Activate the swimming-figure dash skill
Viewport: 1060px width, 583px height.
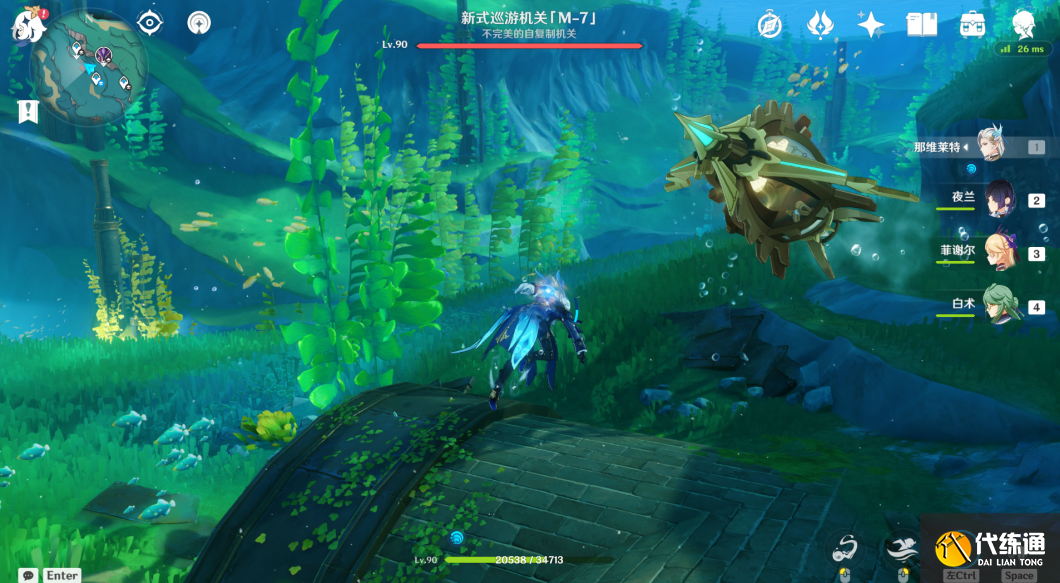pos(900,548)
